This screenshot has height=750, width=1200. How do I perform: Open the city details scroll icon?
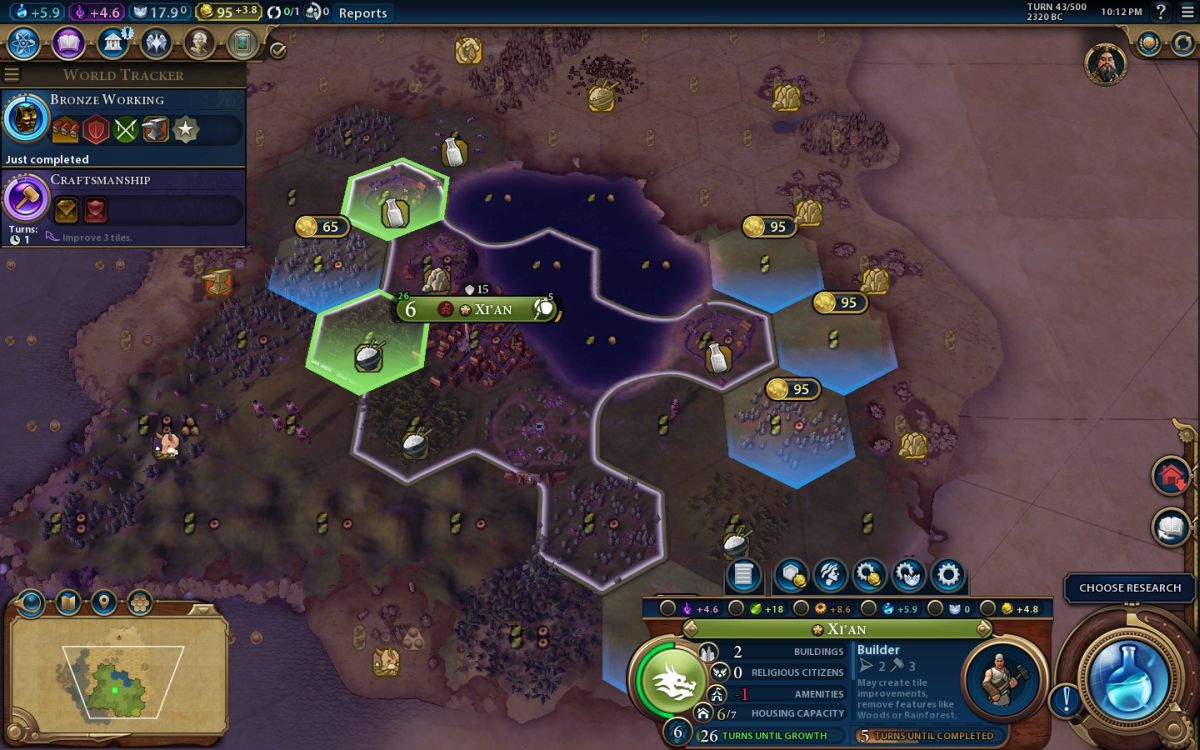pyautogui.click(x=744, y=575)
